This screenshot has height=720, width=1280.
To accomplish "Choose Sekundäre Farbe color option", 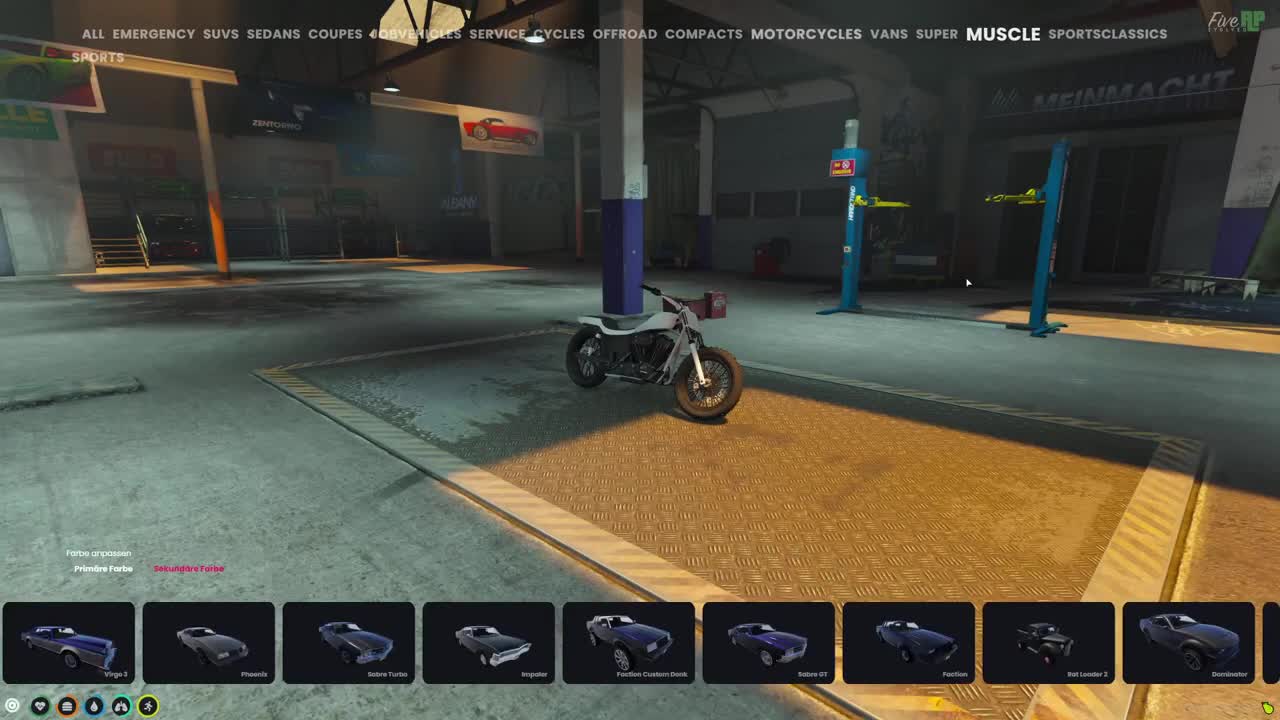I will [x=188, y=568].
